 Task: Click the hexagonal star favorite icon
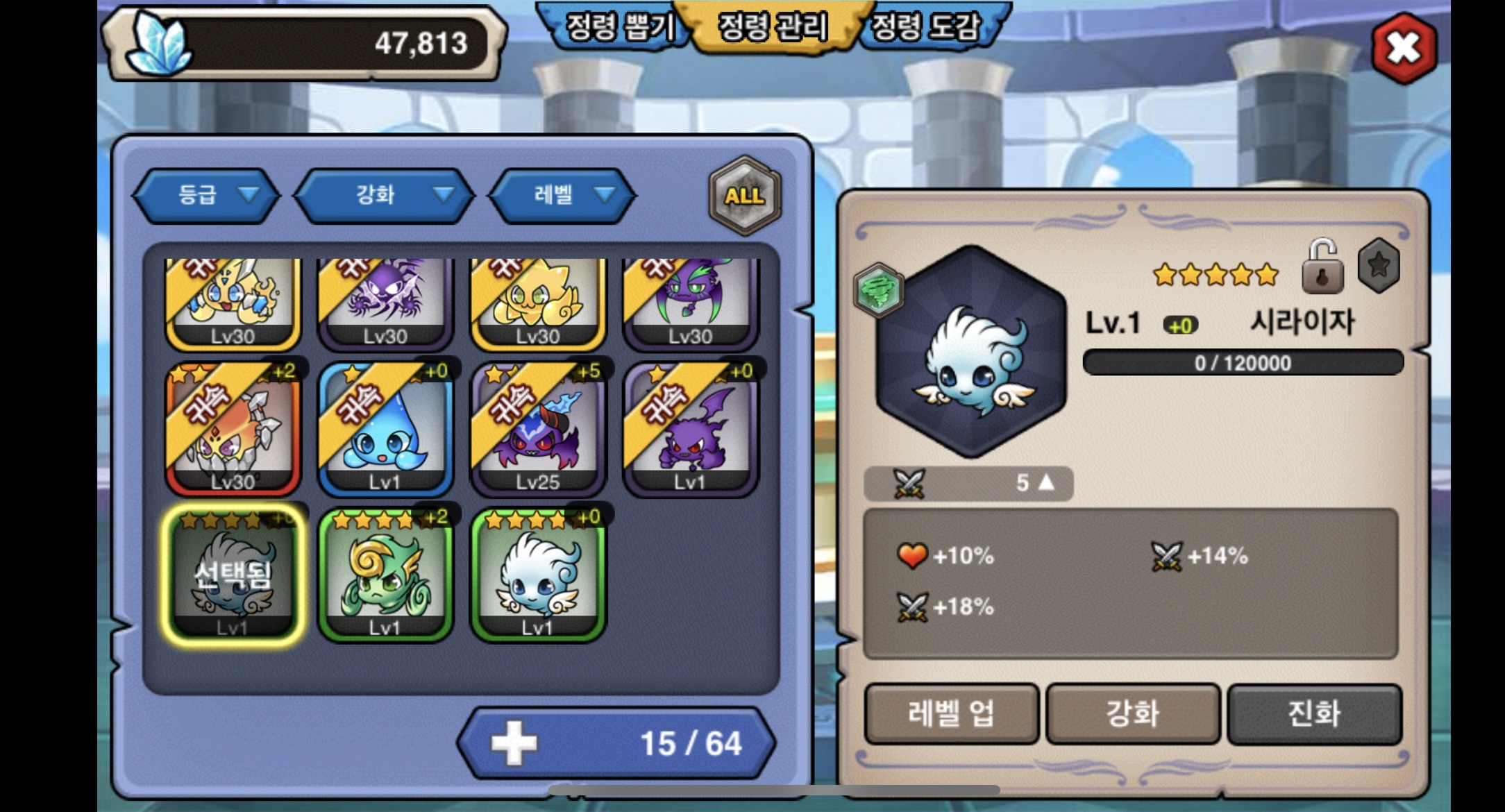[1379, 265]
